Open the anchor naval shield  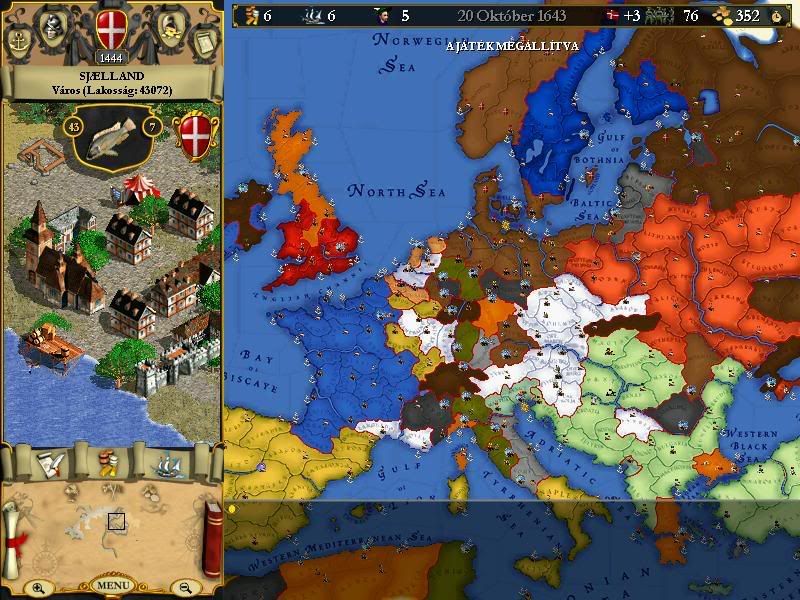(19, 42)
